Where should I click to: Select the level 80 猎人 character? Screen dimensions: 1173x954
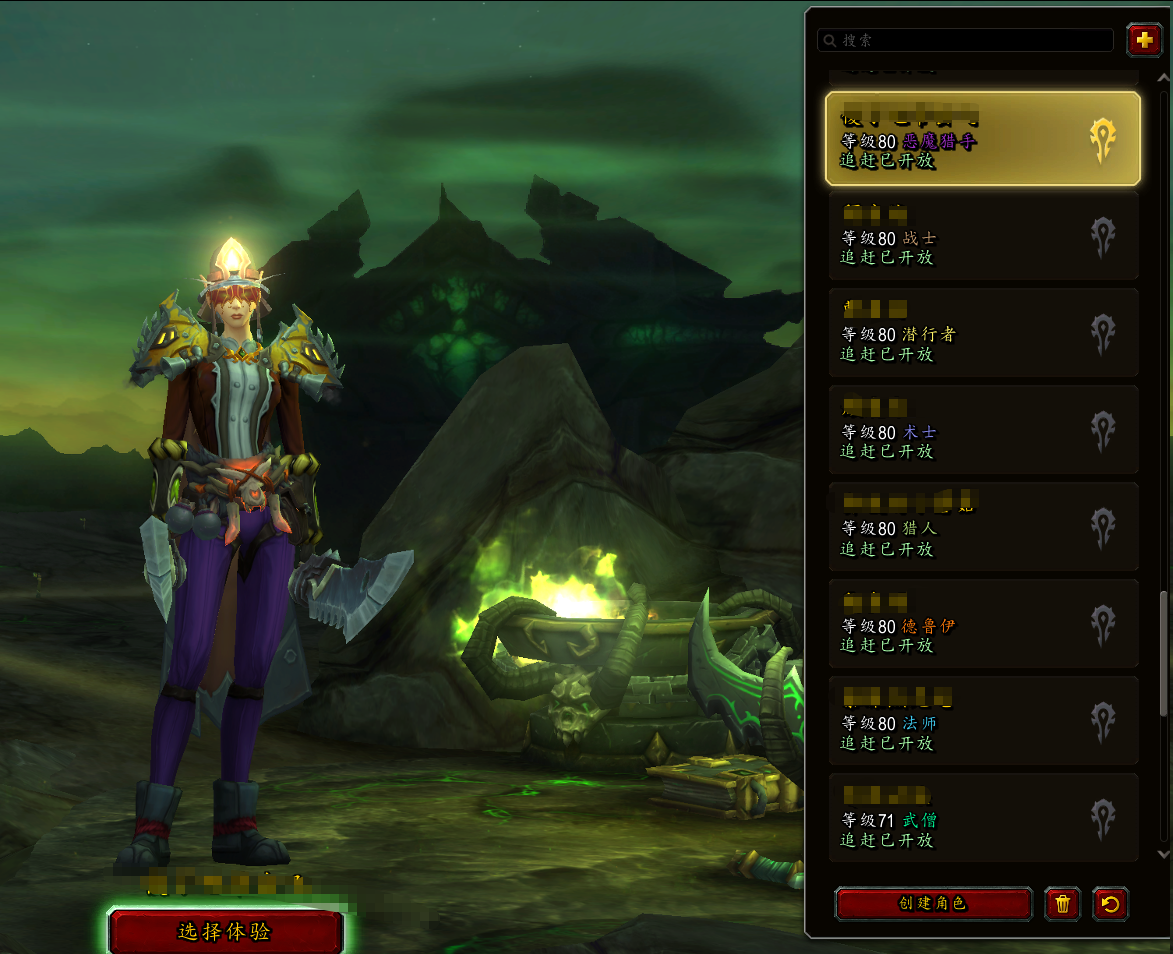(982, 527)
